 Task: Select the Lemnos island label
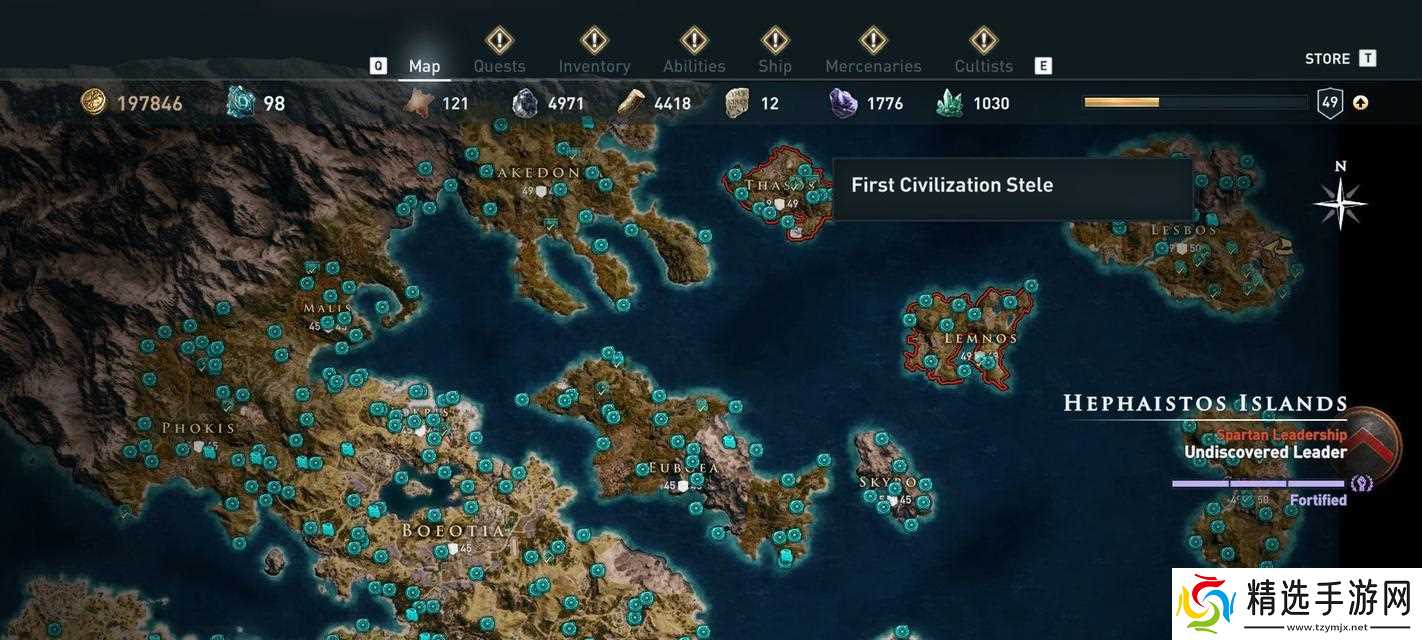(981, 339)
